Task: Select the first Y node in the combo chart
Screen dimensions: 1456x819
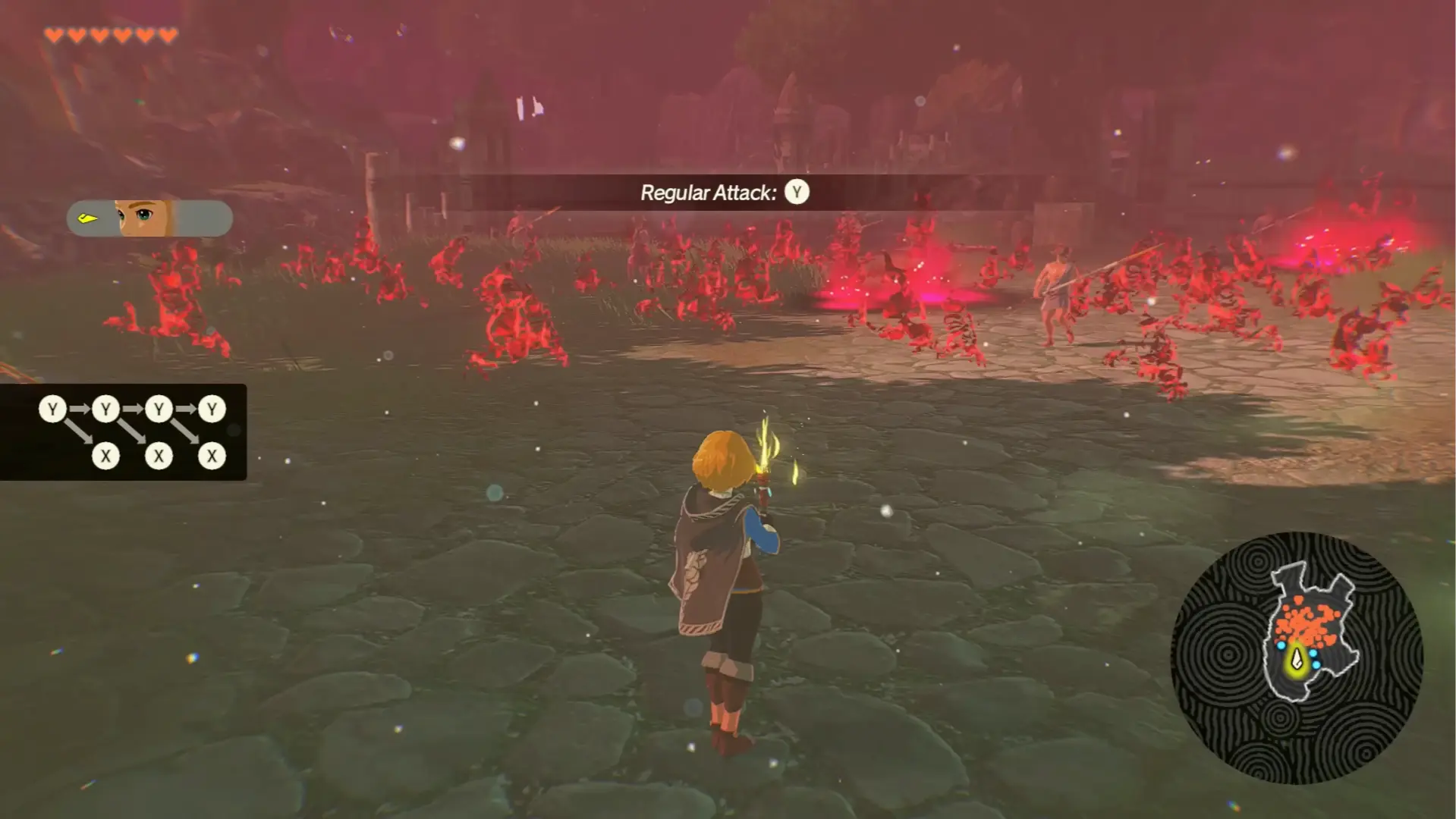Action: pyautogui.click(x=52, y=408)
